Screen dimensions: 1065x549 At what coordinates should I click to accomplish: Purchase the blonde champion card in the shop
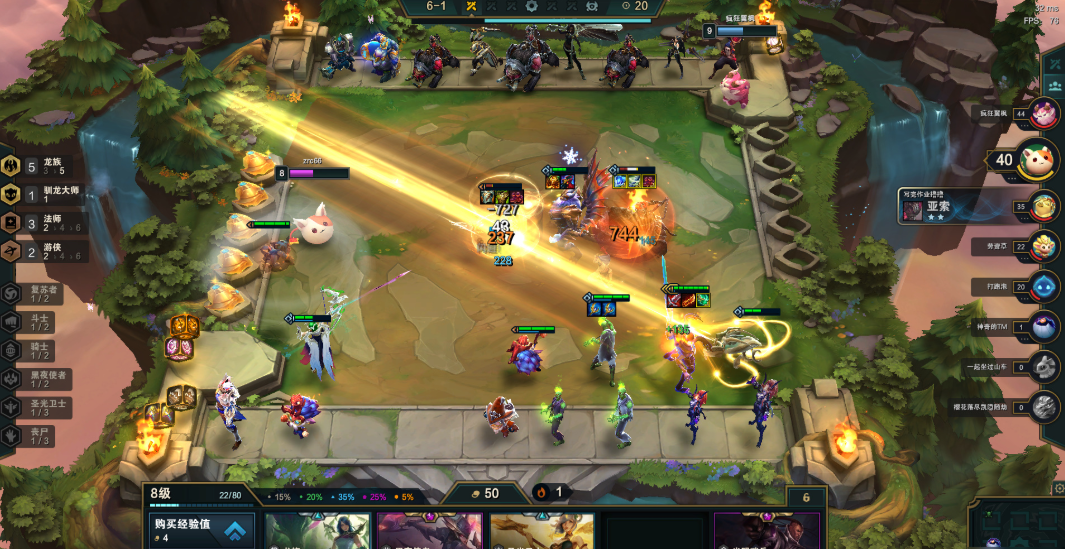coord(541,531)
